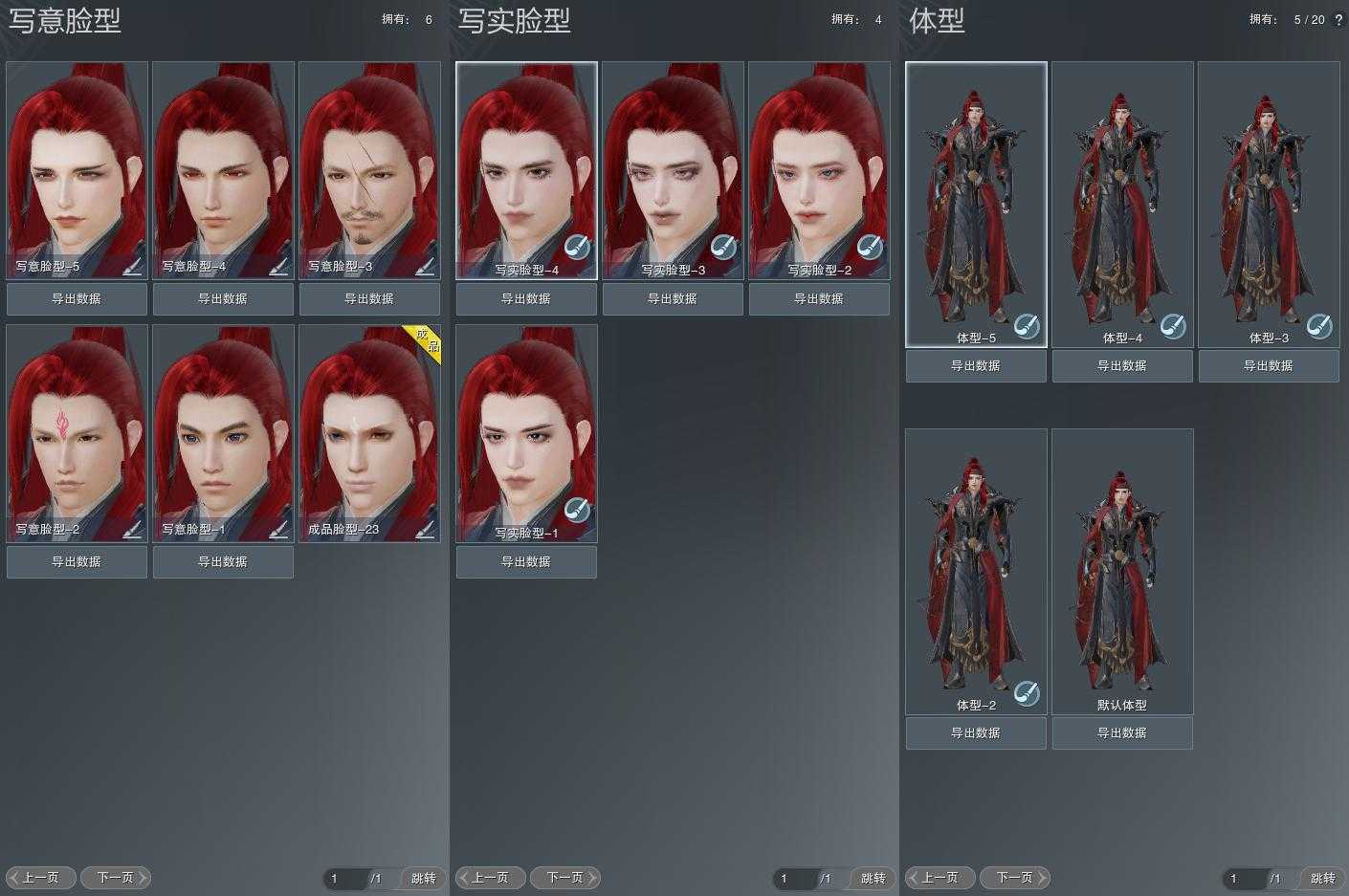Click the pencil icon on 写意脸型-1

click(278, 528)
